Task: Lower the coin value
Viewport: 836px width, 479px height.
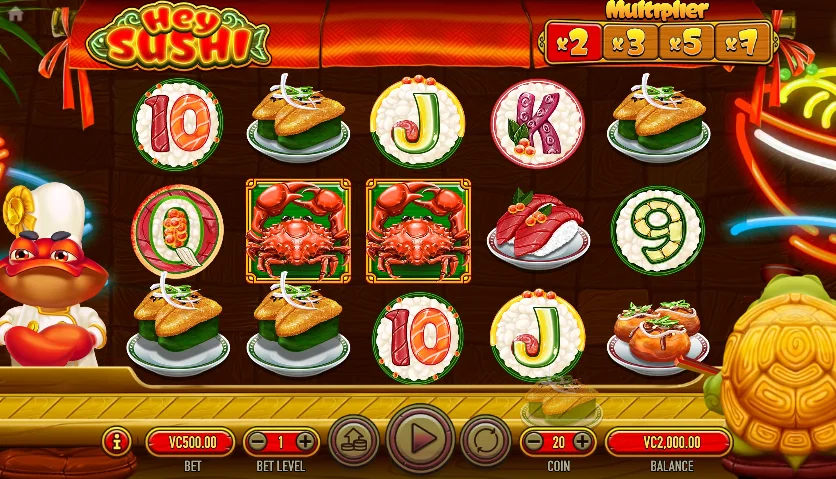Action: coord(532,441)
